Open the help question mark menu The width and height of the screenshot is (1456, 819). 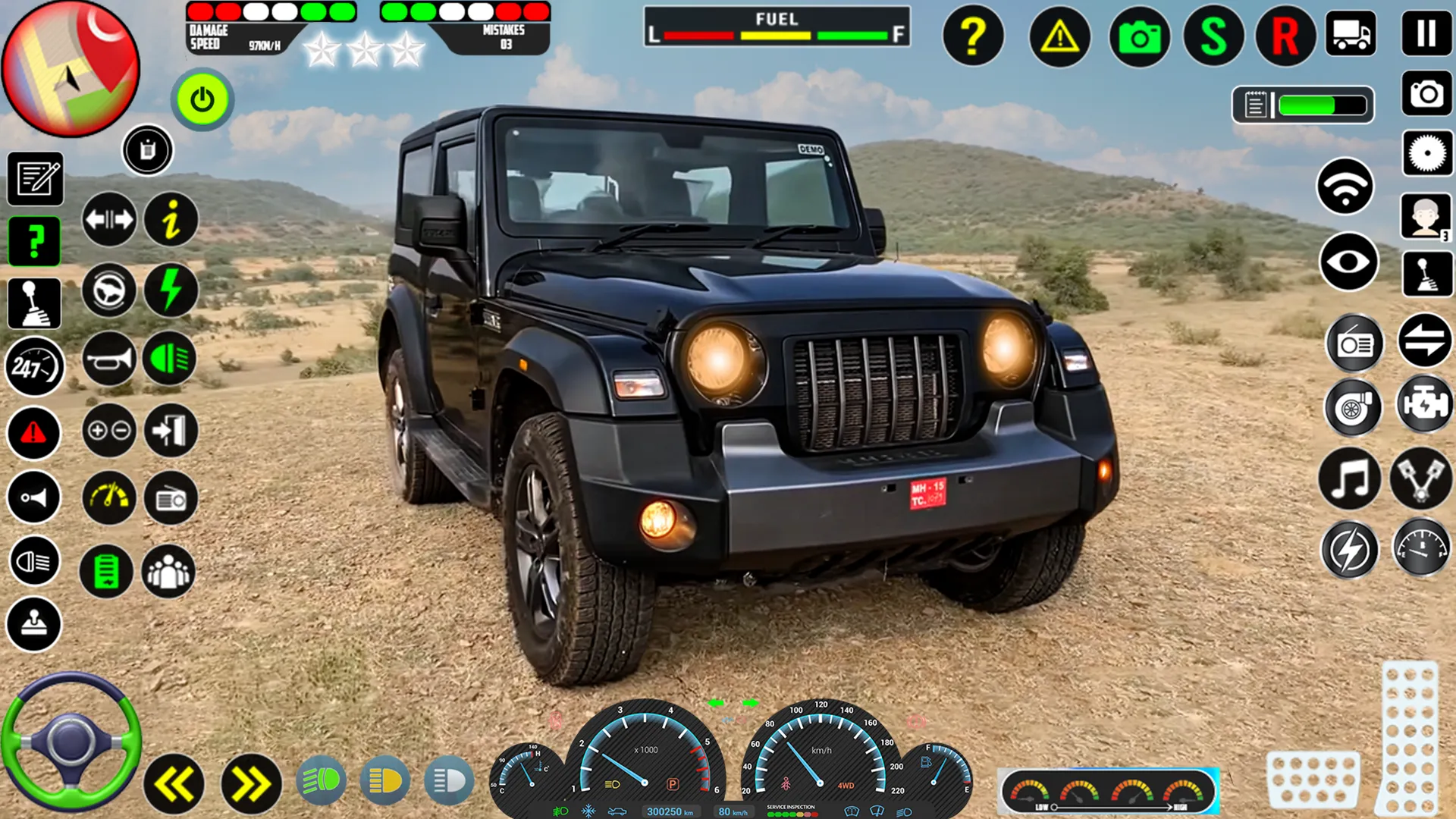coord(974,36)
